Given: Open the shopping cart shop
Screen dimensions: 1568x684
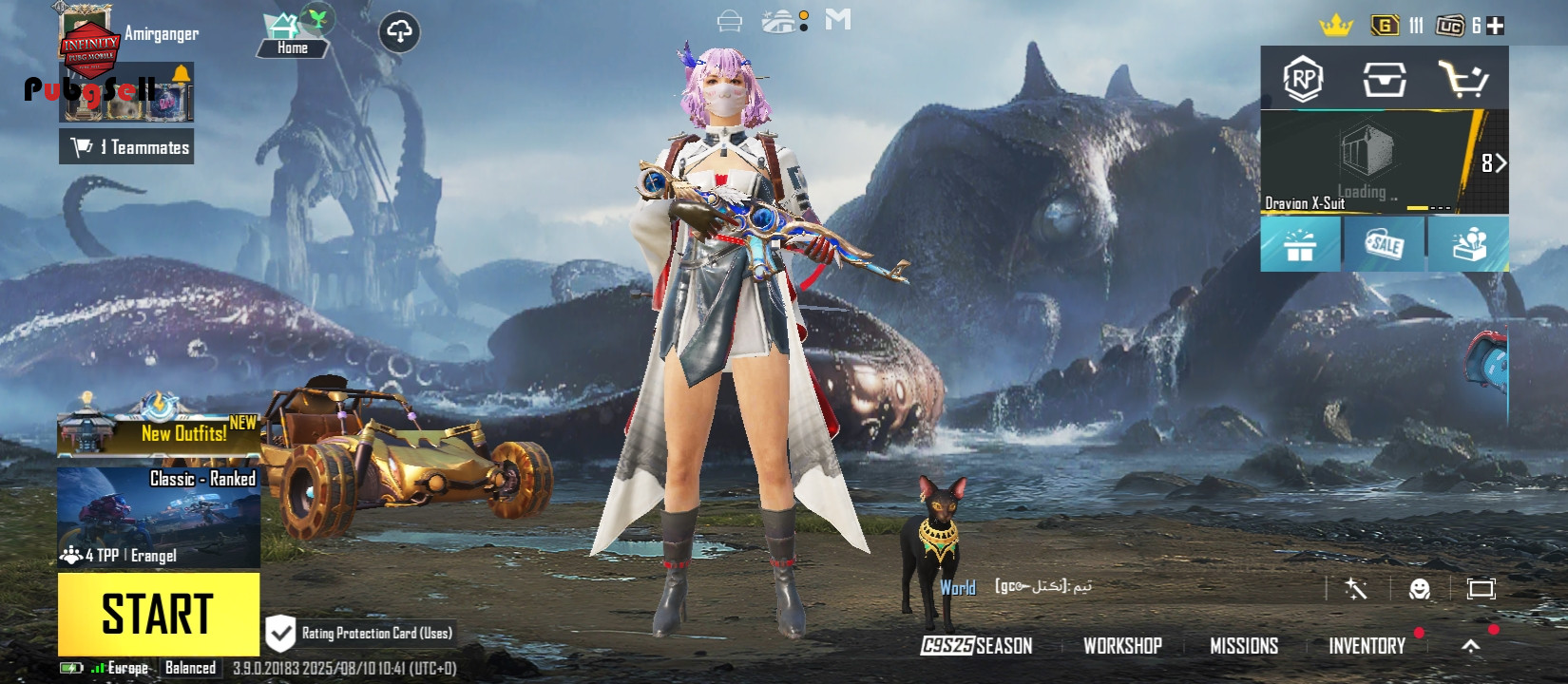Looking at the screenshot, I should [1463, 80].
